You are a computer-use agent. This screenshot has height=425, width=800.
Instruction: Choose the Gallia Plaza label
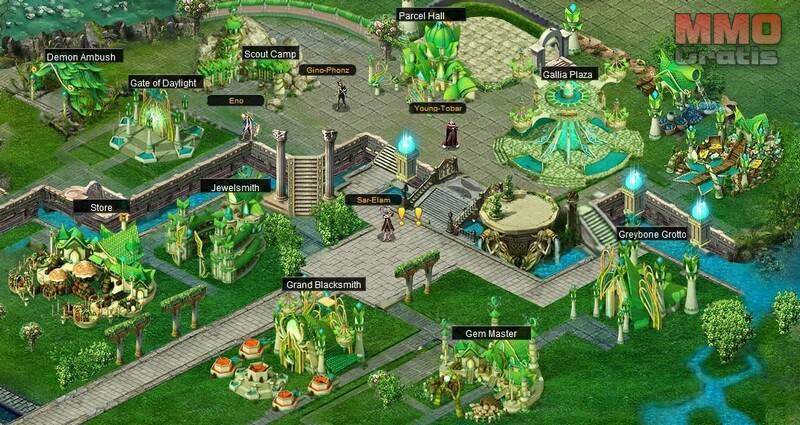(568, 74)
